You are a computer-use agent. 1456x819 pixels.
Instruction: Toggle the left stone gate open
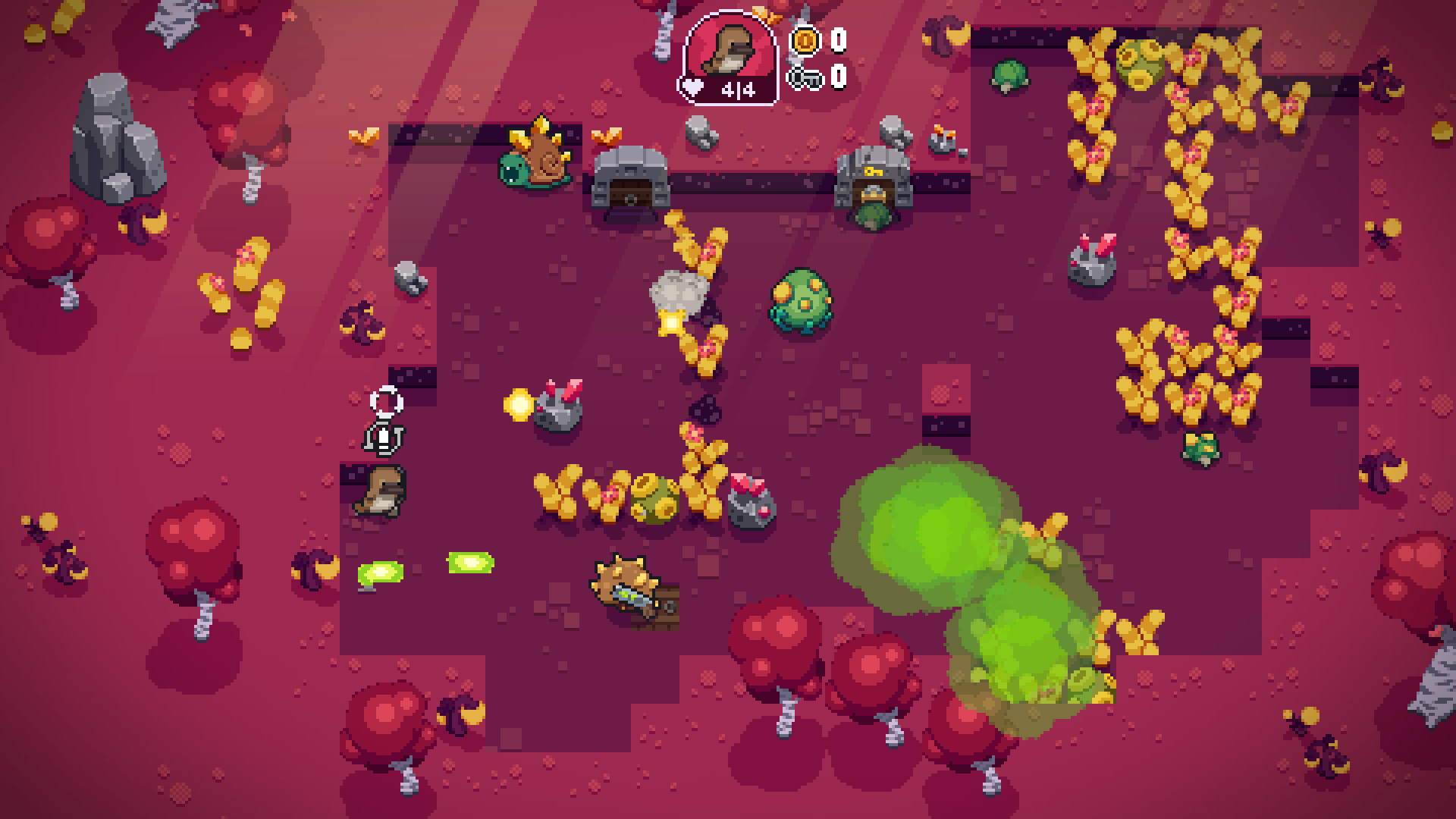click(x=628, y=182)
